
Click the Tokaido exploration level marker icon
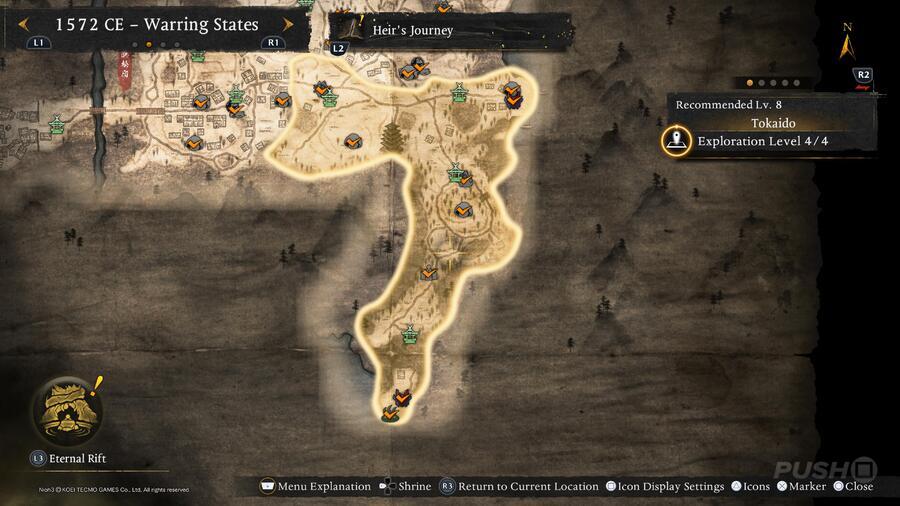pyautogui.click(x=678, y=141)
